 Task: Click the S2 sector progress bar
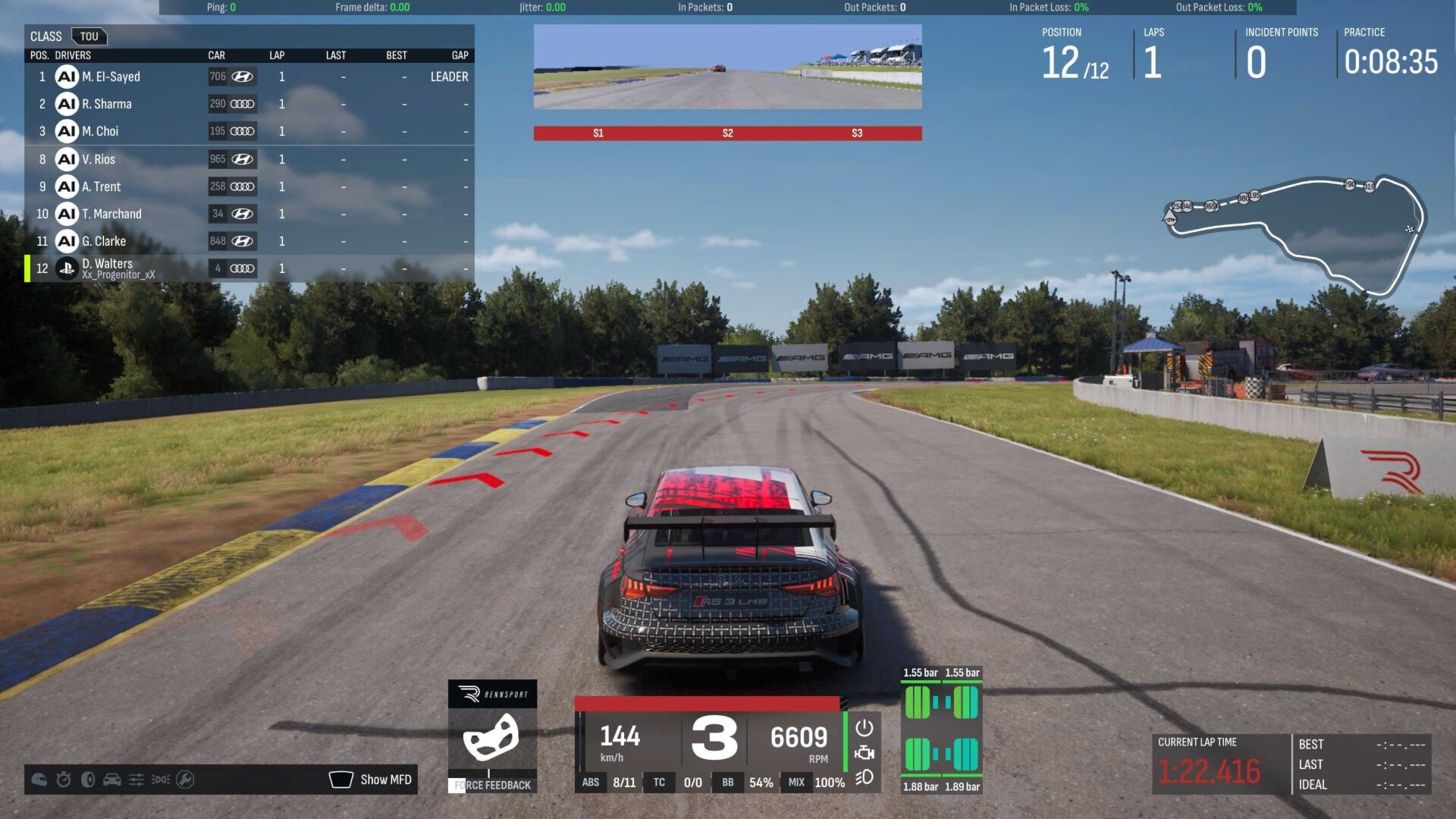point(727,133)
